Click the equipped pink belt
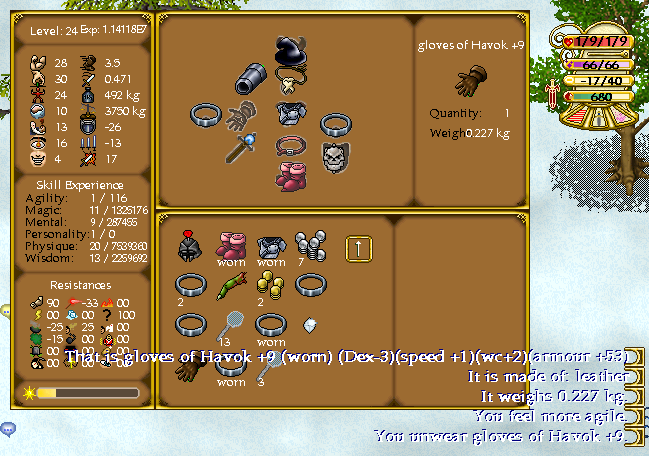The height and width of the screenshot is (456, 649). pos(289,145)
